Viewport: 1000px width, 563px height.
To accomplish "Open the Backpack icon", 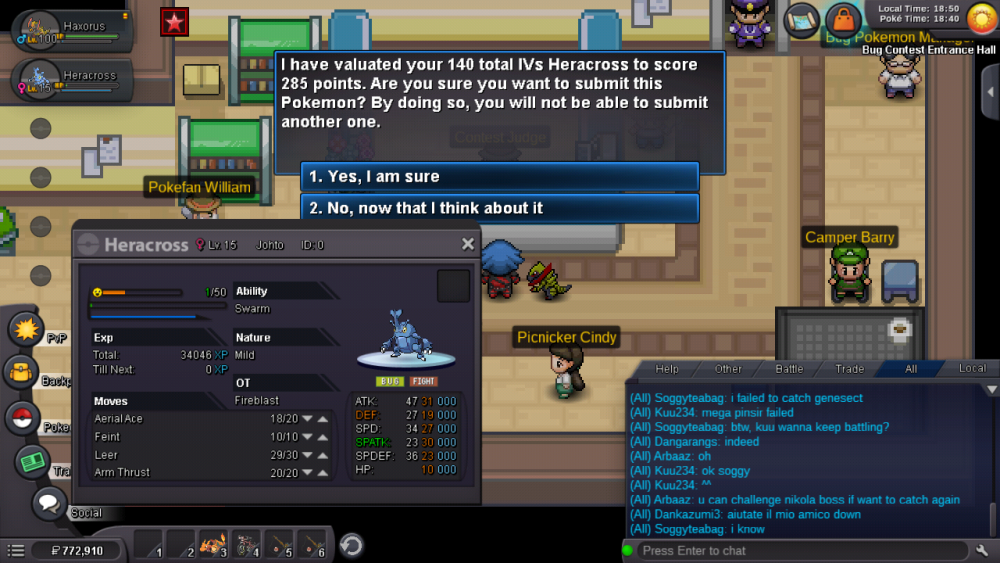I will 22,374.
